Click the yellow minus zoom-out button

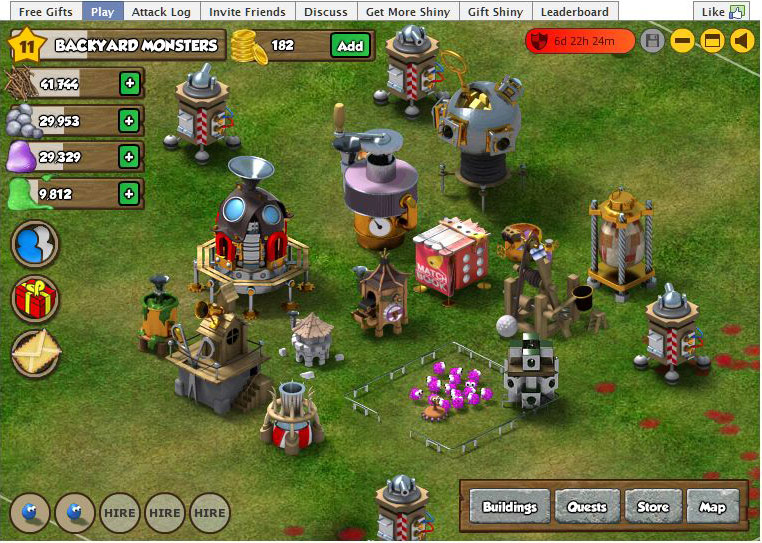682,41
